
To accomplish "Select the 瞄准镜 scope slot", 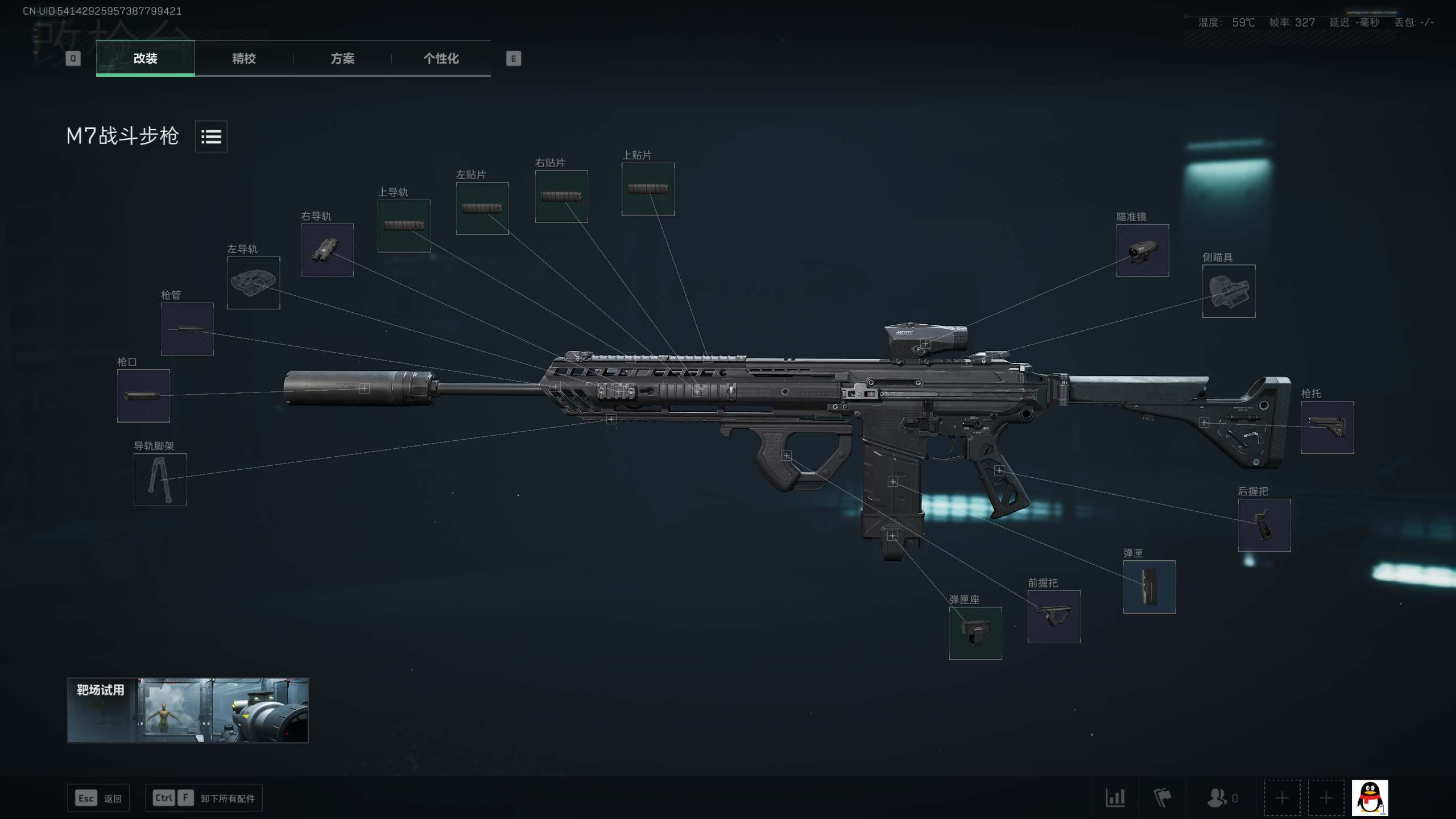I will (1142, 251).
